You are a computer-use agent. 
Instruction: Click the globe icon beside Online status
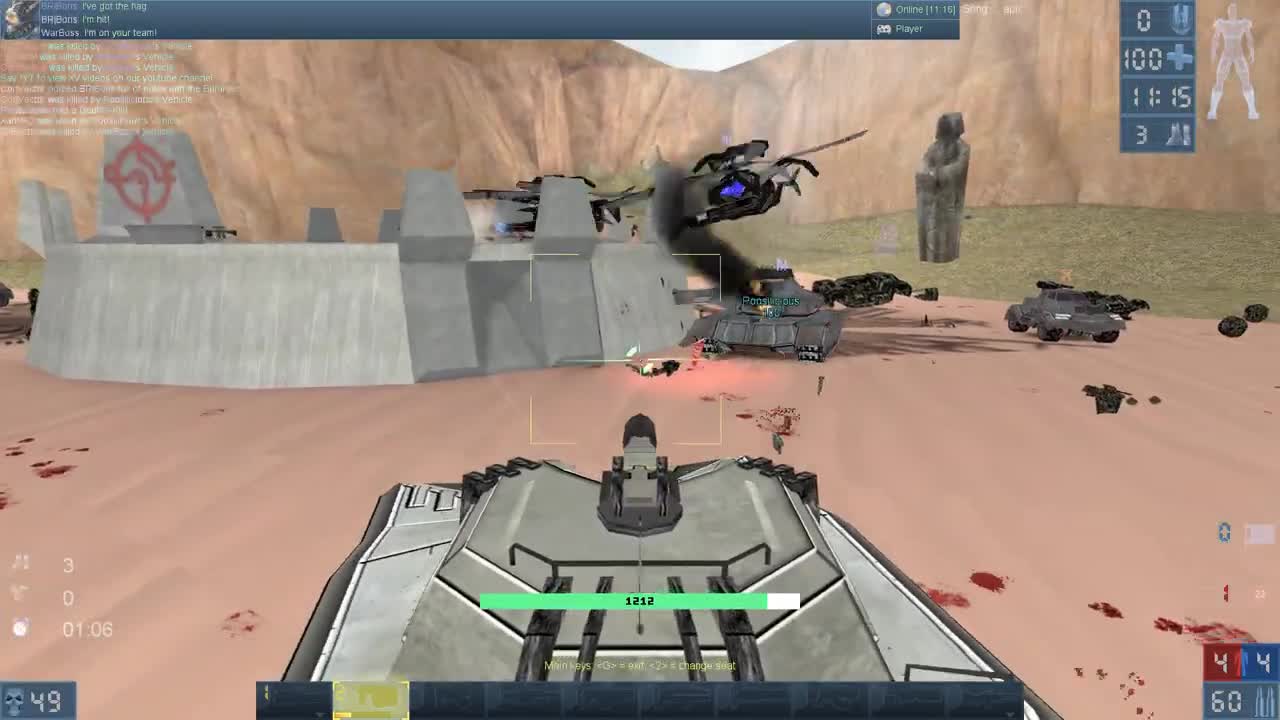(884, 11)
